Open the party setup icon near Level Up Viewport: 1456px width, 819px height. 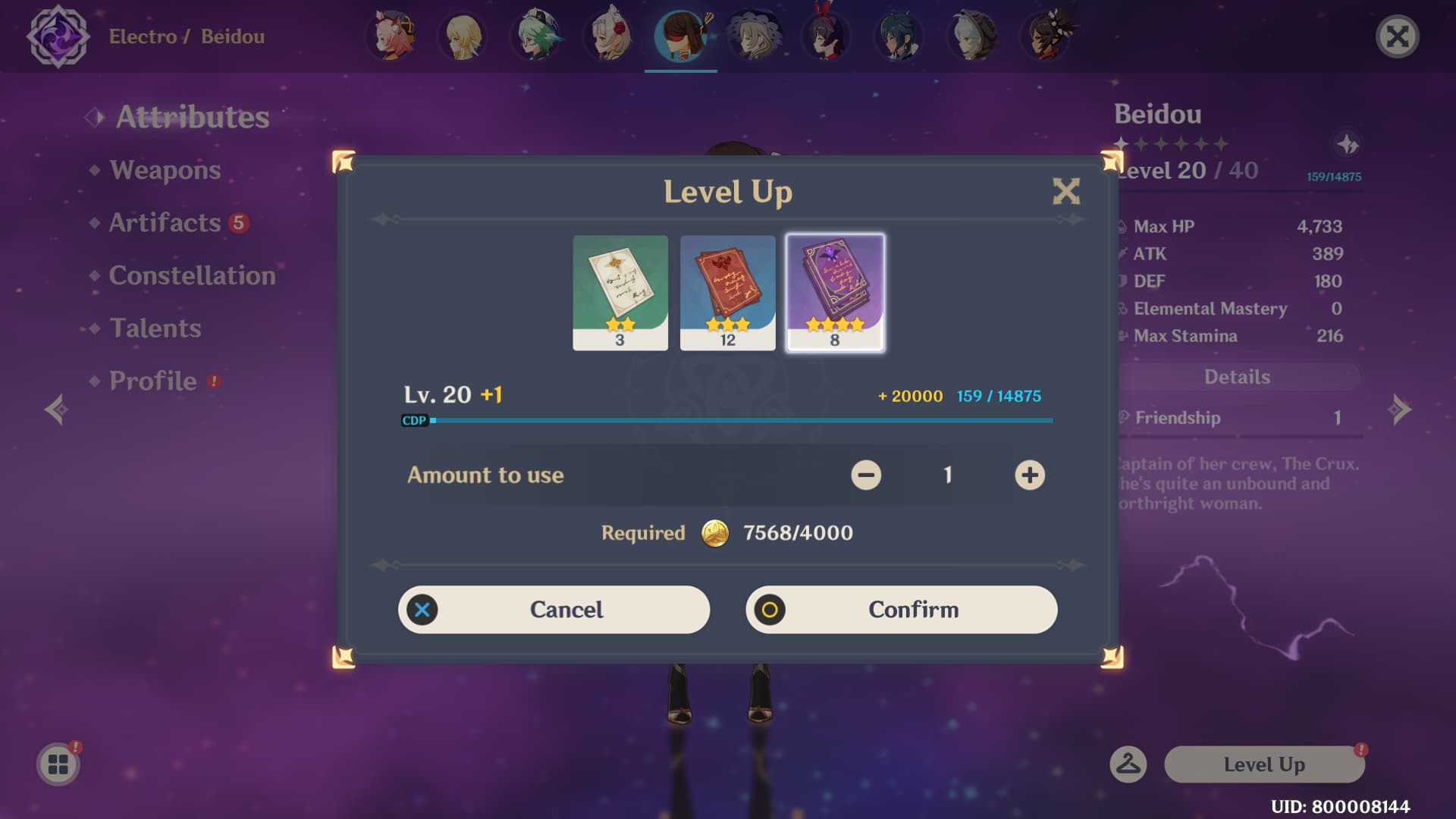[1127, 764]
